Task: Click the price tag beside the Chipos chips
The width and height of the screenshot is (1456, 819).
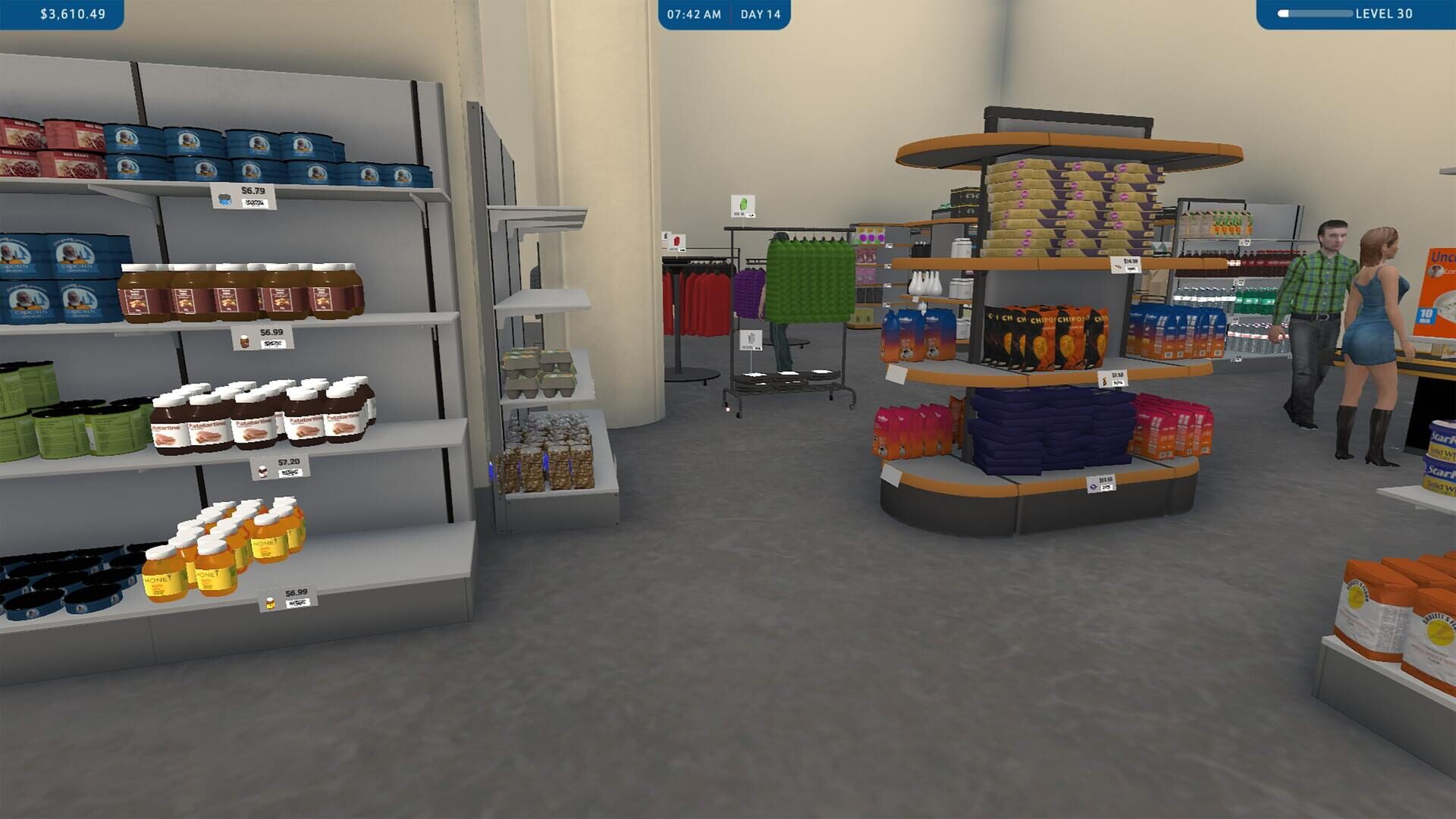Action: (x=1112, y=378)
